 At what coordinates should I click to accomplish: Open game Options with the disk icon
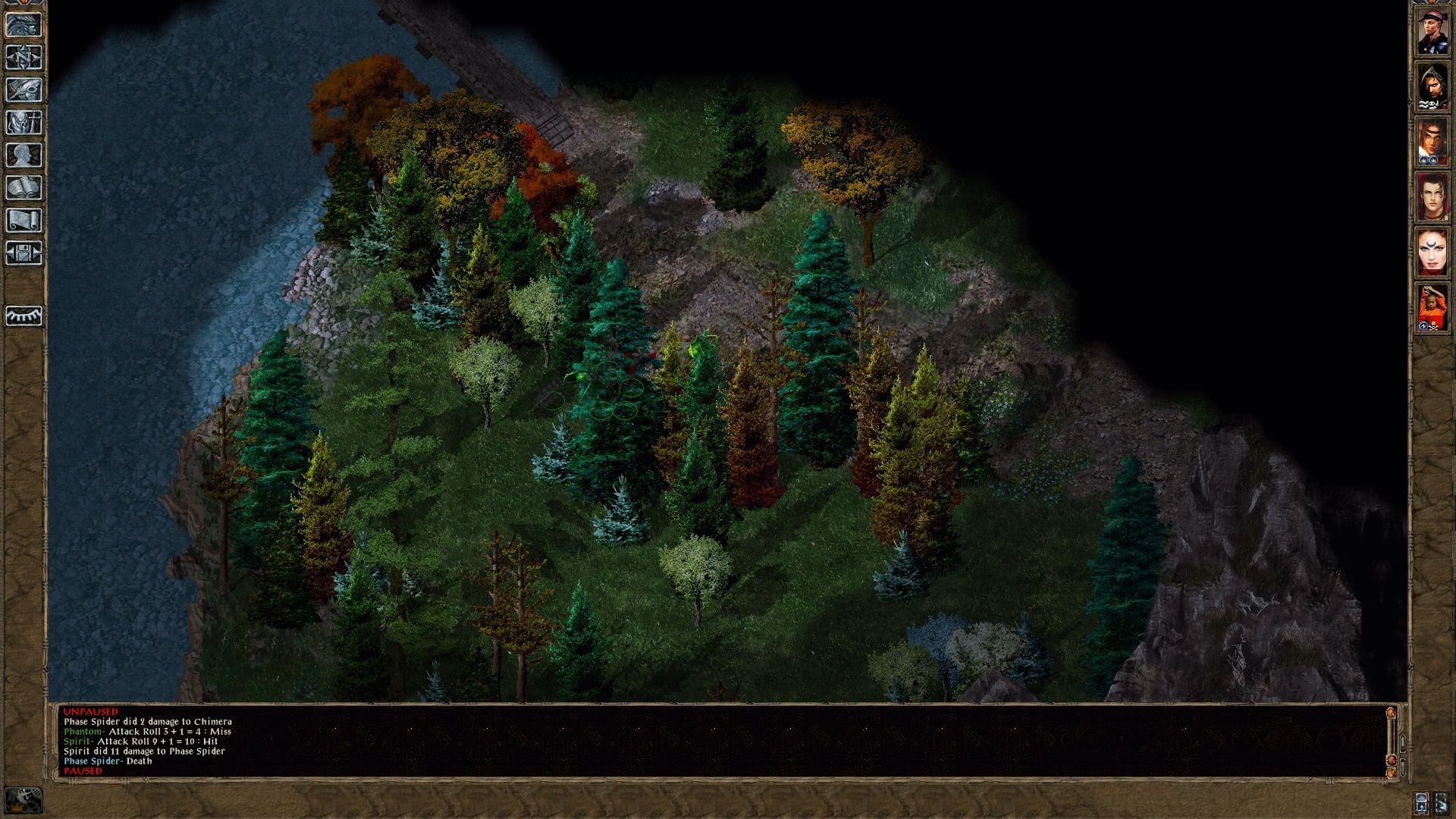click(25, 251)
